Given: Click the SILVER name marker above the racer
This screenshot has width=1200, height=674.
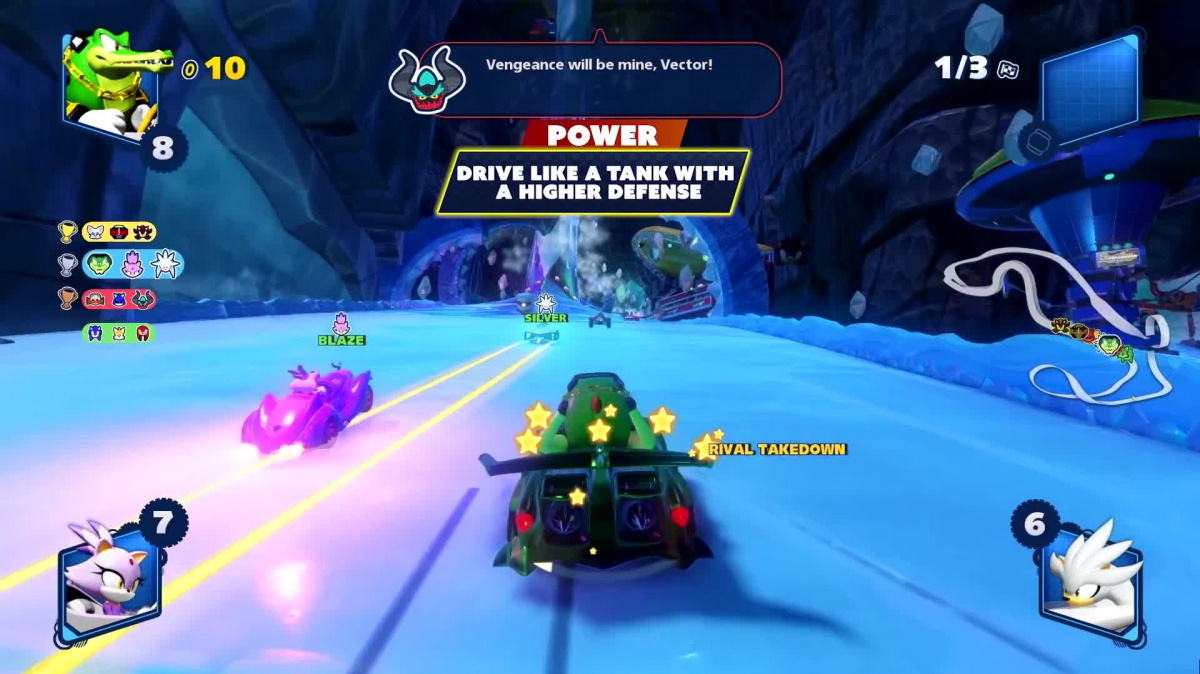Looking at the screenshot, I should [x=546, y=317].
